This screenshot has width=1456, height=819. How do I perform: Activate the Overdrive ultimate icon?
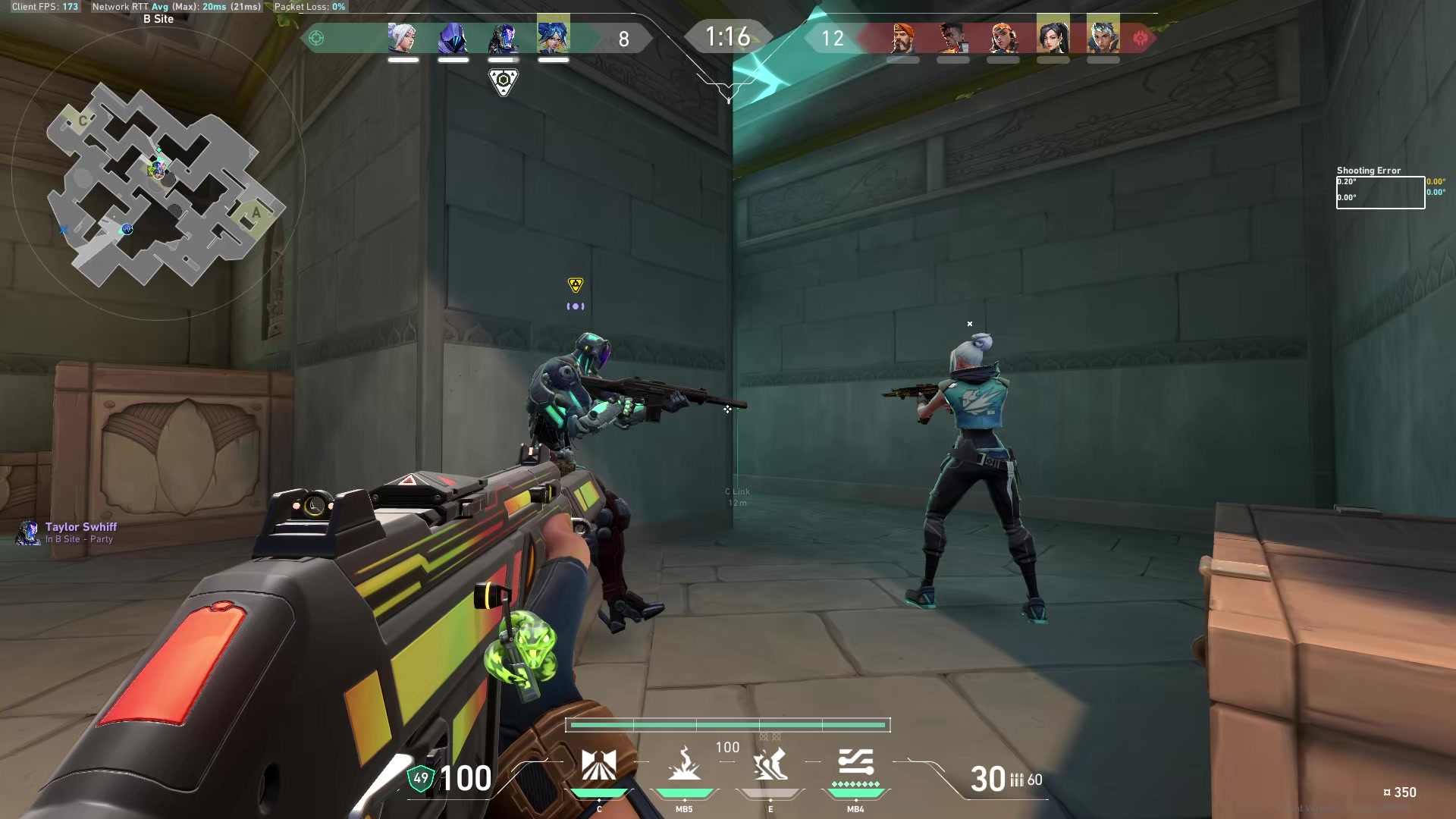tap(855, 764)
